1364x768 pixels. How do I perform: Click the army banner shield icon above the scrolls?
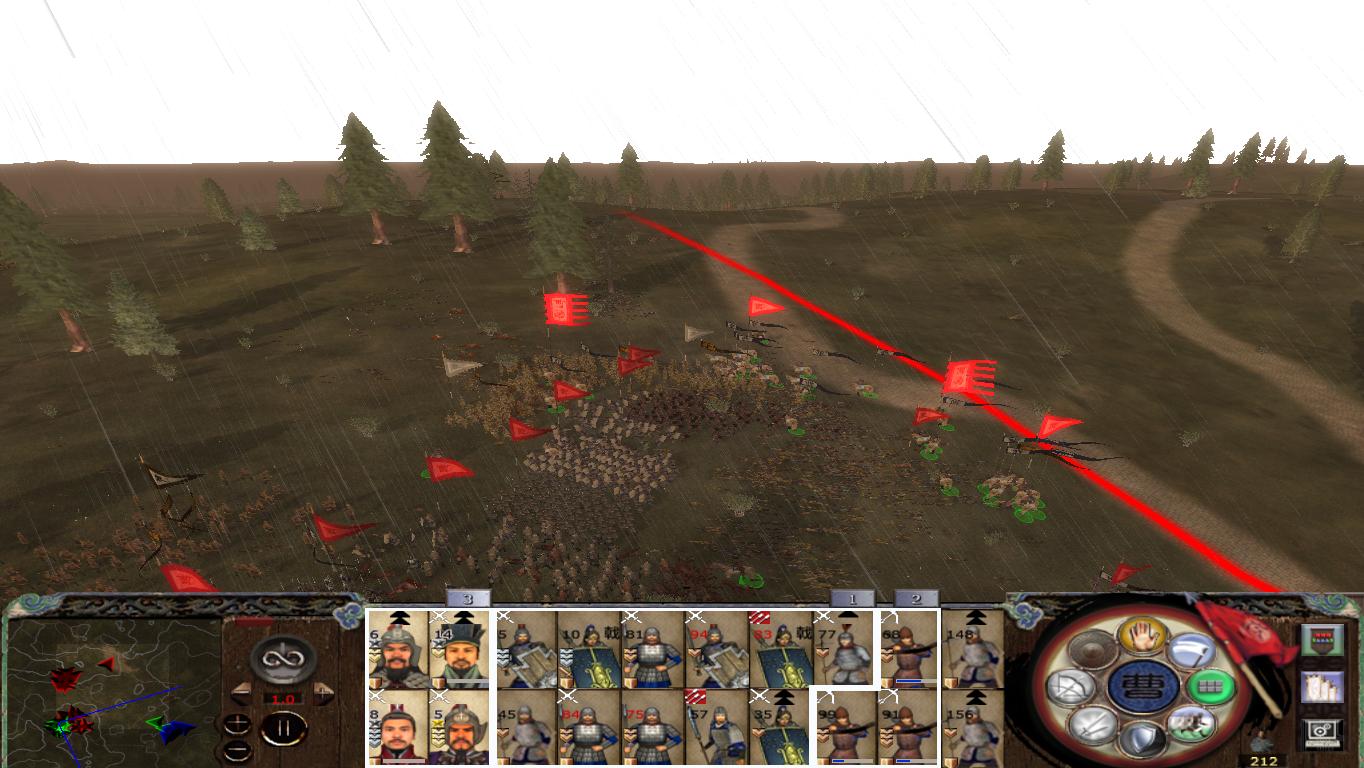coord(1323,639)
